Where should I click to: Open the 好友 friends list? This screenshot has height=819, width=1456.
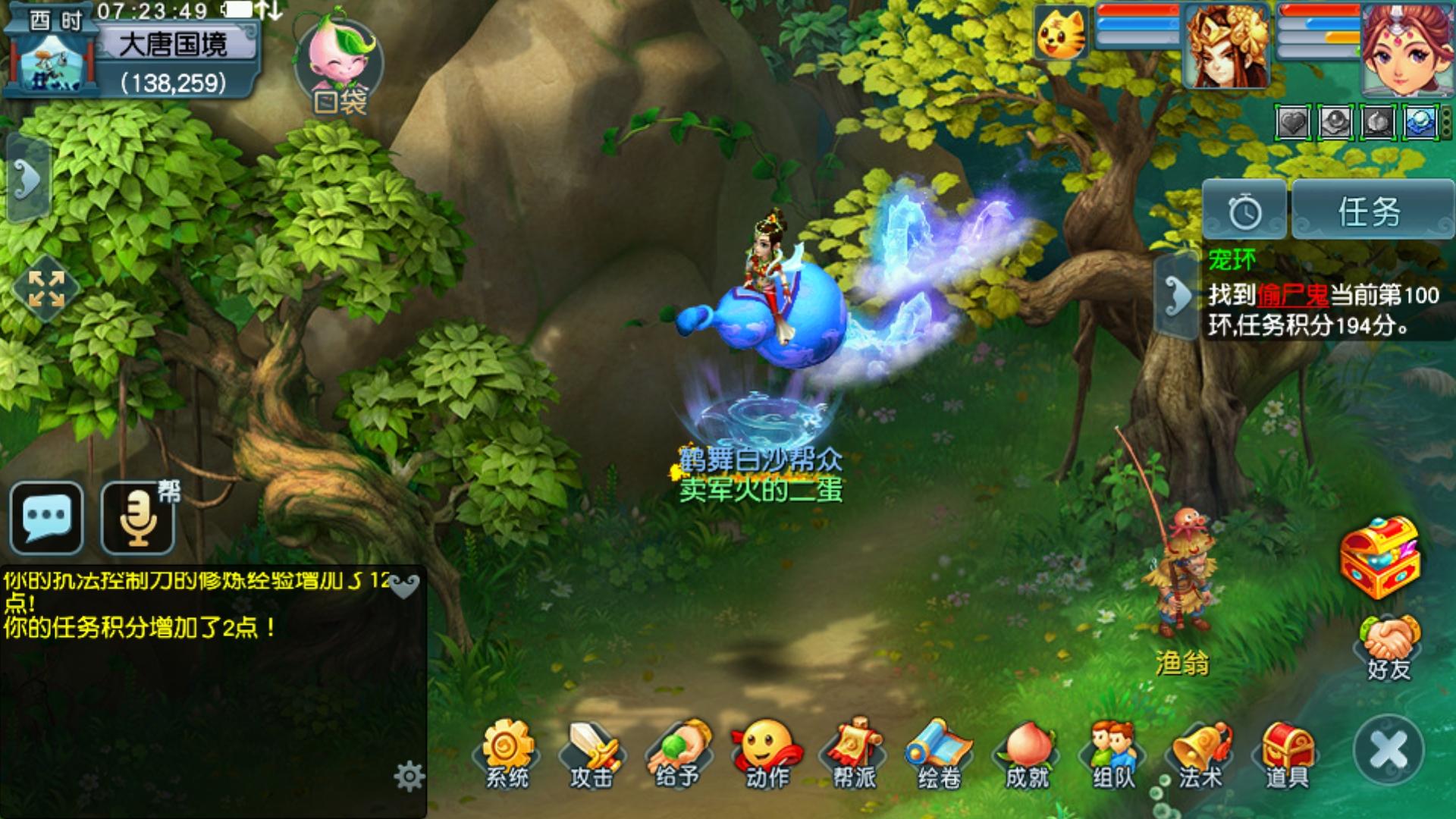(1389, 647)
